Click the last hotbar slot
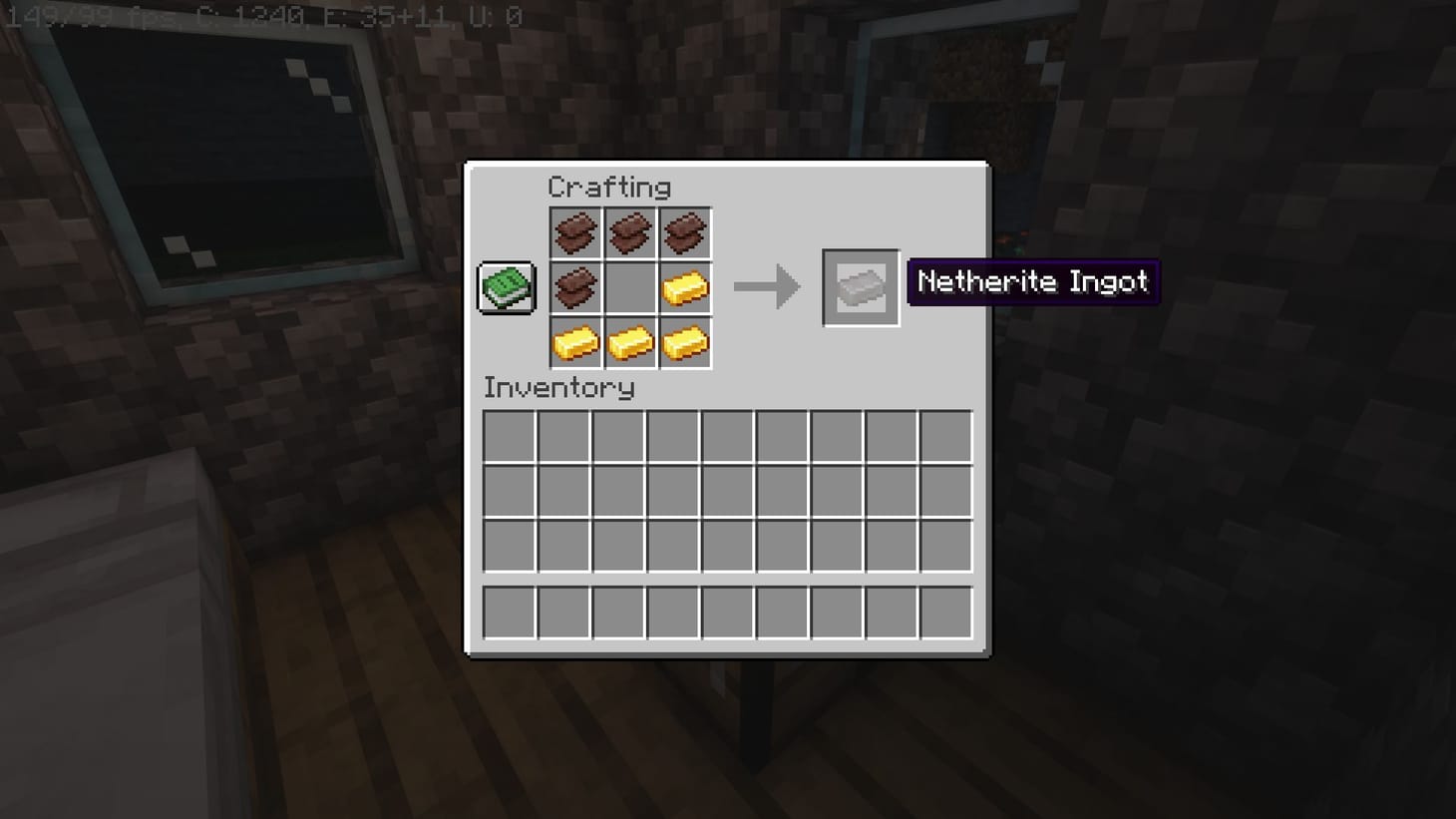The image size is (1456, 819). [944, 612]
